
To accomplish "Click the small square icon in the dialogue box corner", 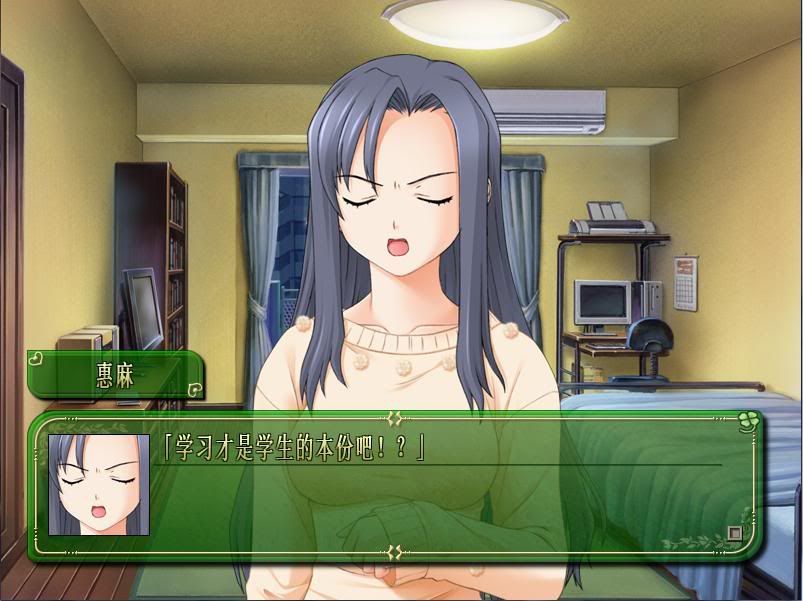I will [734, 533].
